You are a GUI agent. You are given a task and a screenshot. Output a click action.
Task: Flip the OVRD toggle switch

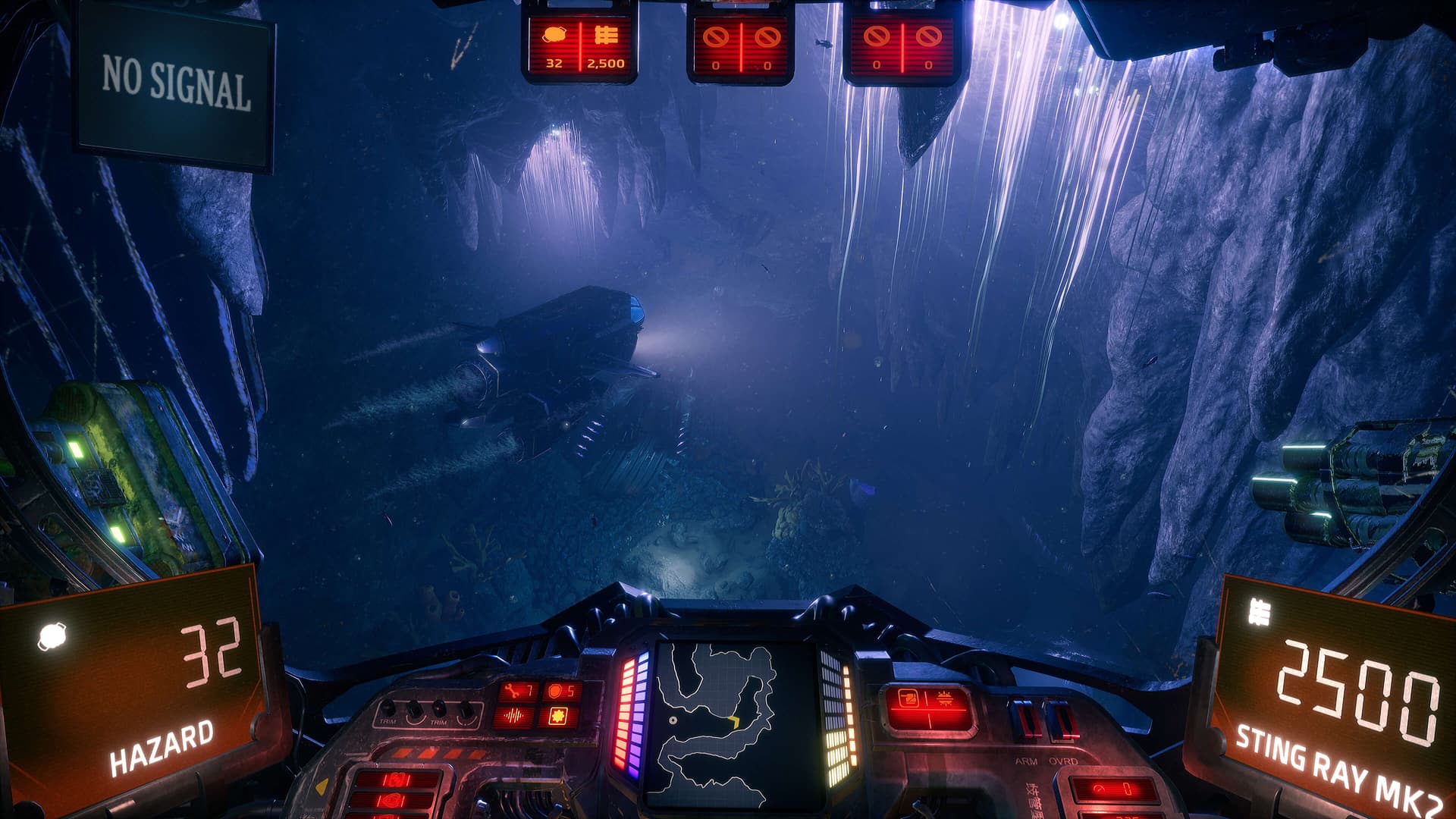click(x=1060, y=719)
